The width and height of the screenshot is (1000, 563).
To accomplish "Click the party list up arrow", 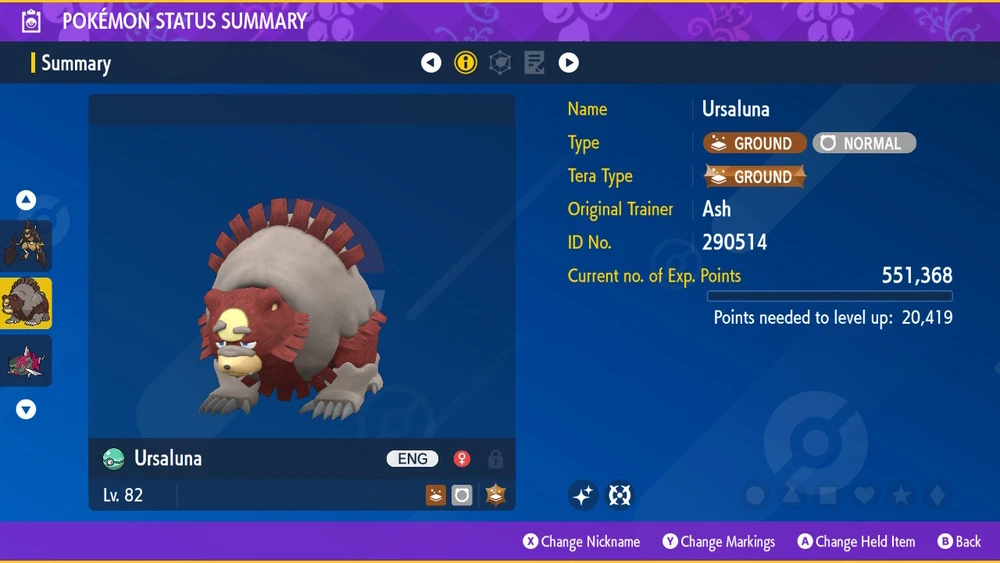I will [26, 200].
